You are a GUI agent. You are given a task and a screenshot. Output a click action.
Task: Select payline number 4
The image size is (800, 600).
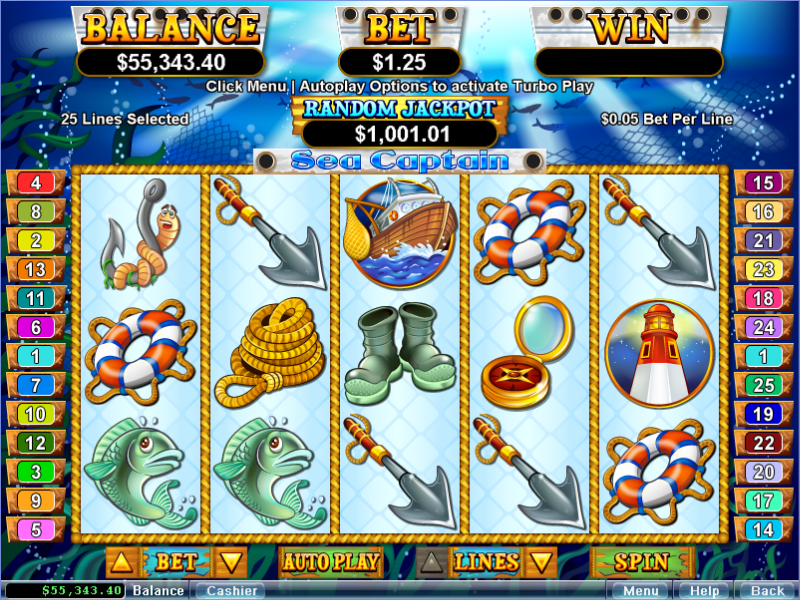[36, 183]
